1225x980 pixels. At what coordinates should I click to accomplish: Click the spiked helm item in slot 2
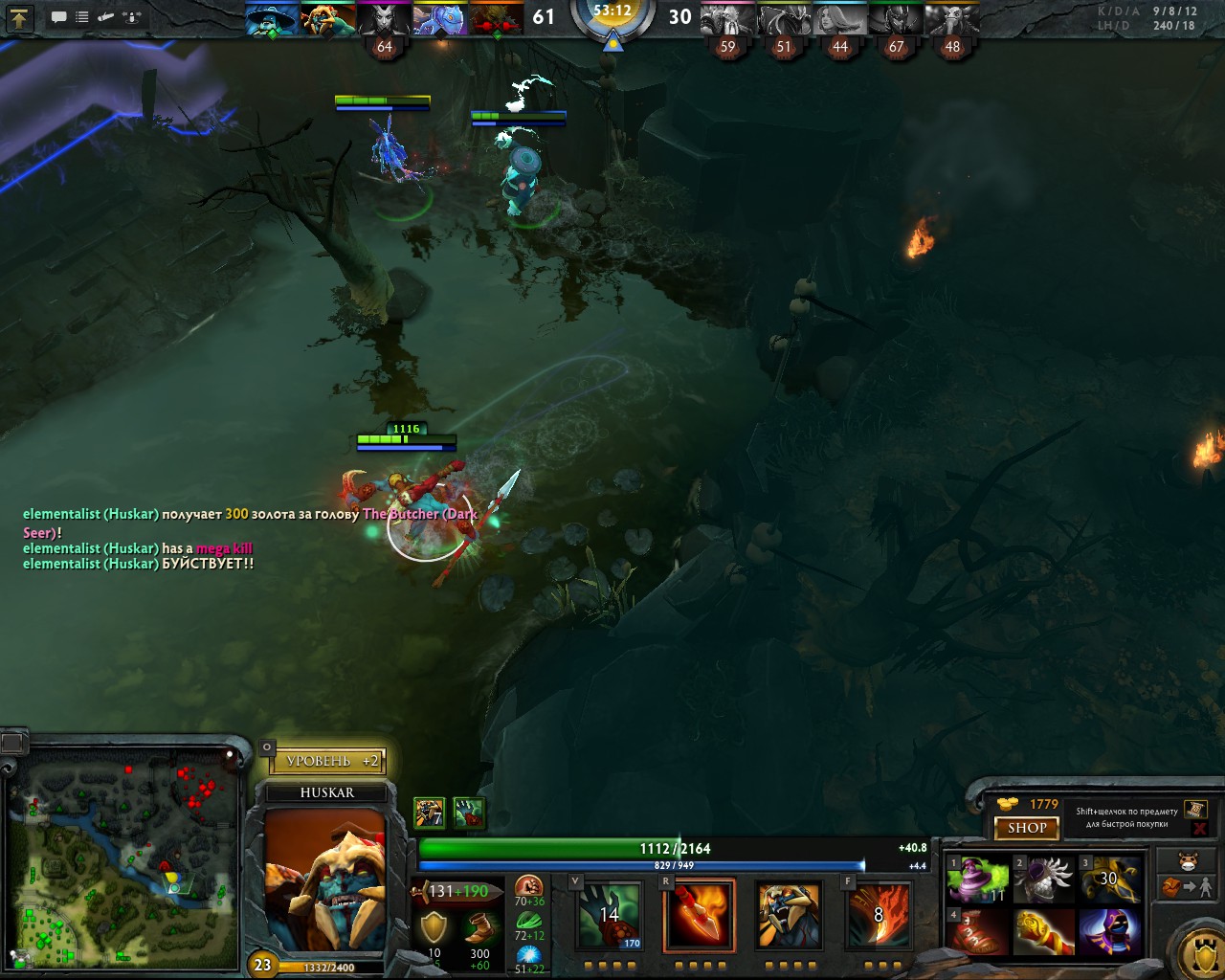click(1043, 880)
